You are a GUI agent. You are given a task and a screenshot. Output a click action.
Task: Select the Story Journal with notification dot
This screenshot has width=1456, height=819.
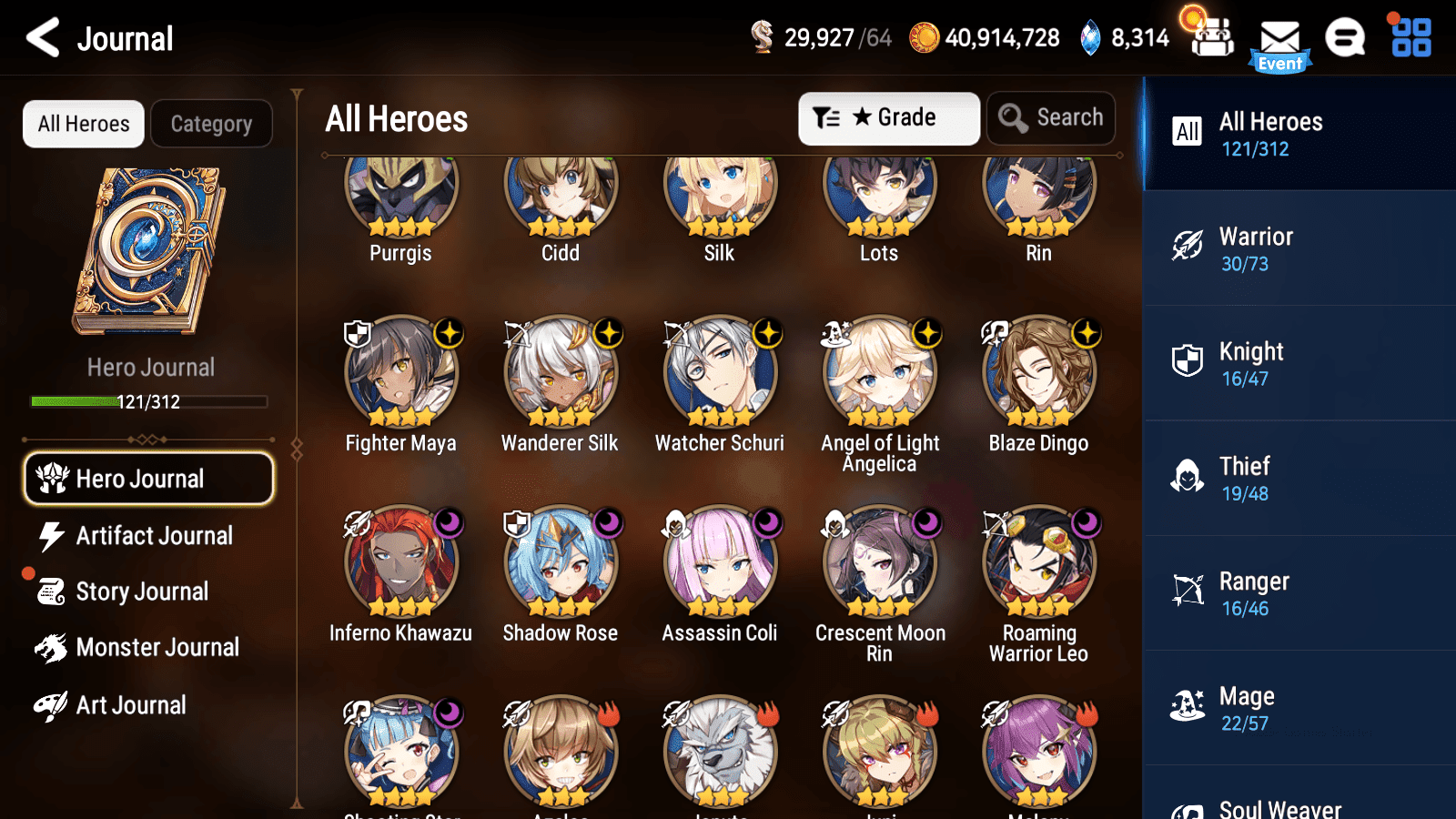(141, 591)
